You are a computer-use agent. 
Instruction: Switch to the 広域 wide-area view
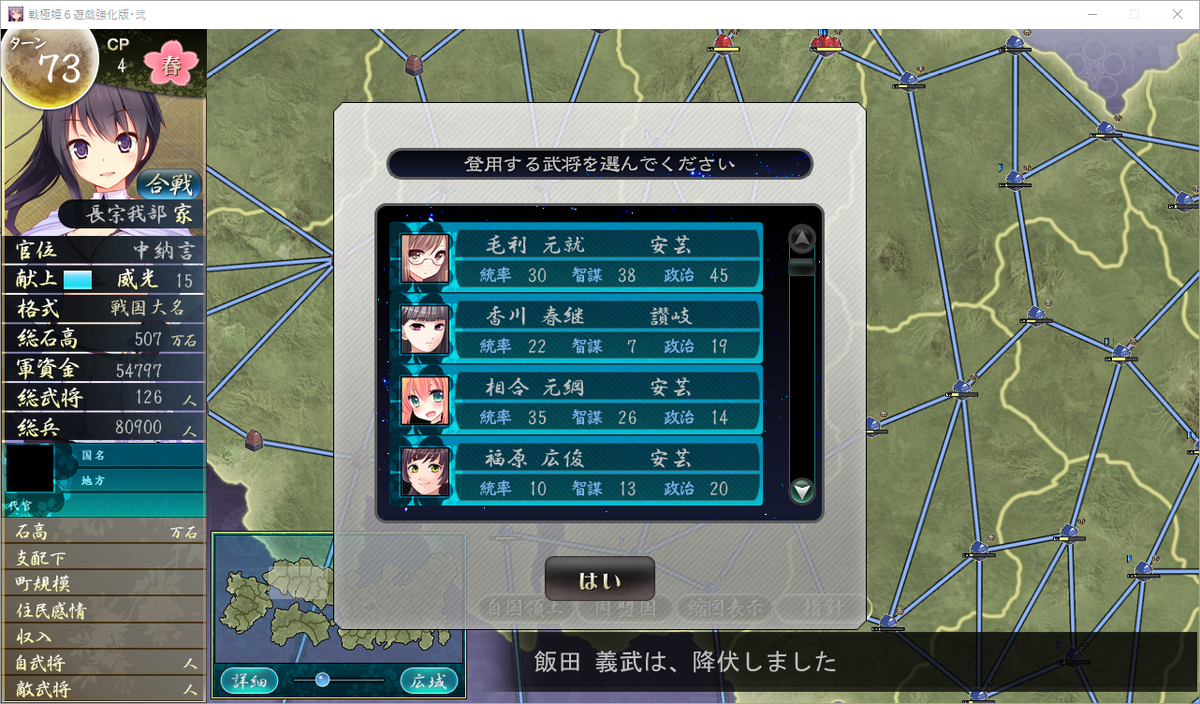pyautogui.click(x=429, y=681)
